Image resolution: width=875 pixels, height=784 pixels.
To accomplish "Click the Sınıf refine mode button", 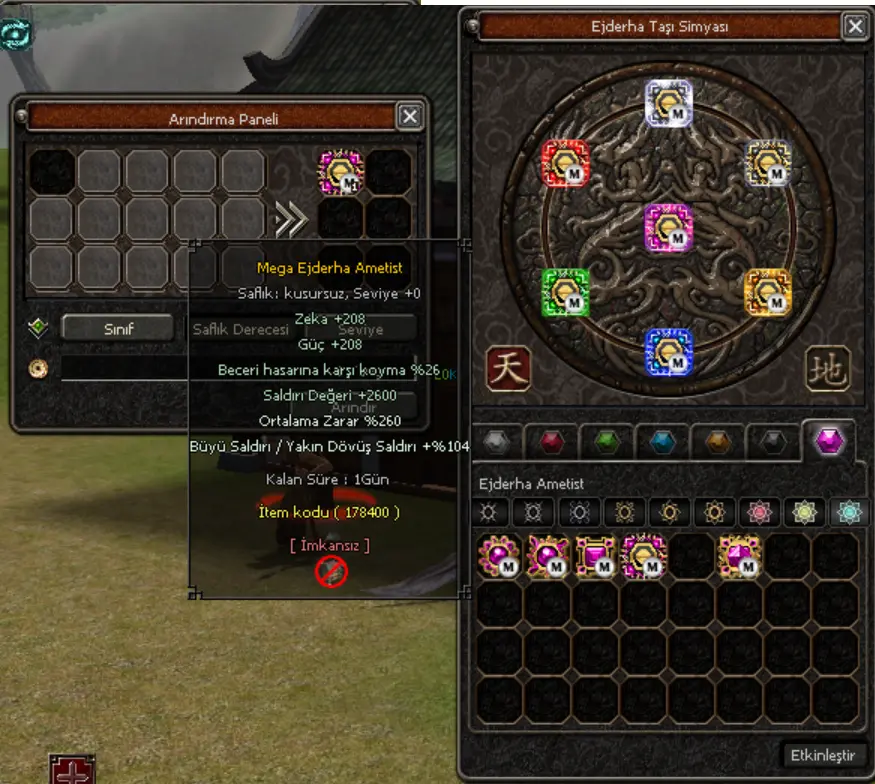I will click(x=120, y=328).
